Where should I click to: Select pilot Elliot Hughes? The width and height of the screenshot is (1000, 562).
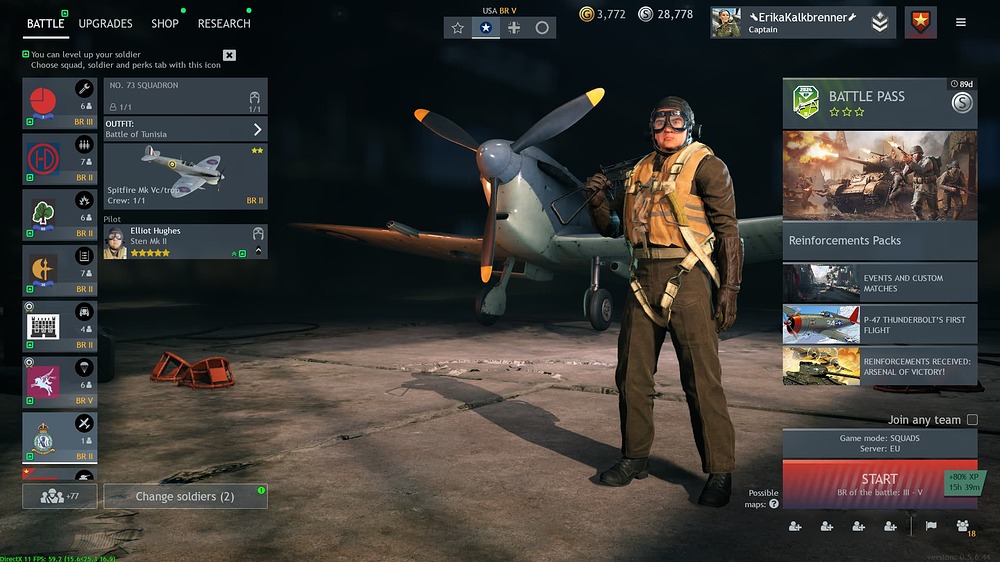click(185, 241)
